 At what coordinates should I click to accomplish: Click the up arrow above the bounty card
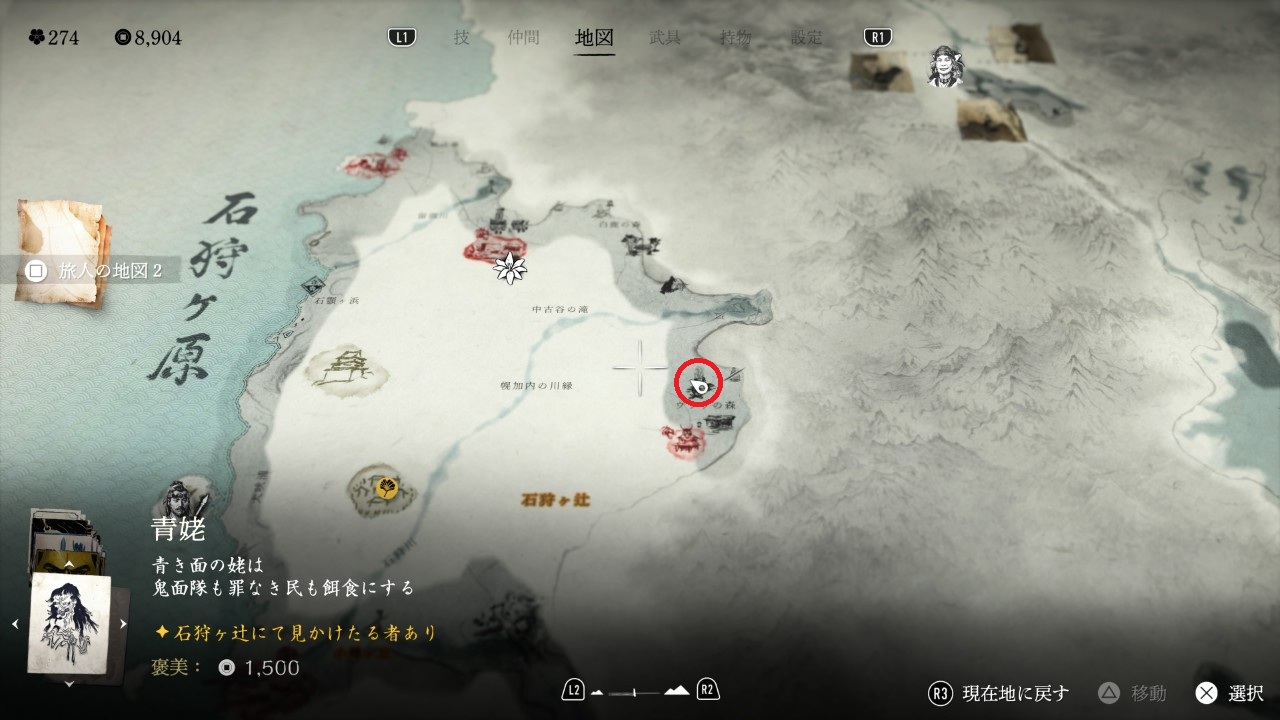click(69, 565)
